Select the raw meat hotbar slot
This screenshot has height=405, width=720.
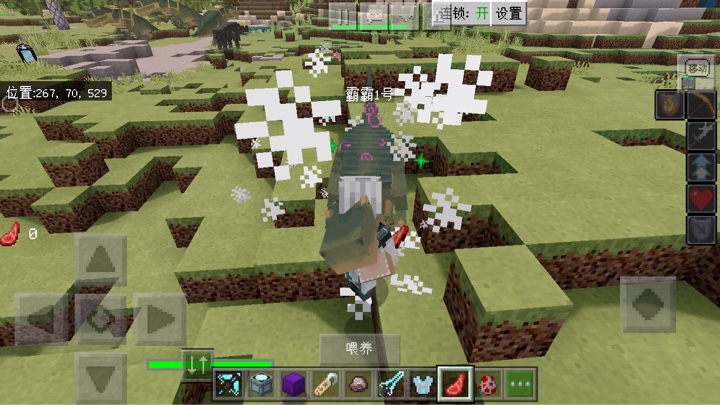pos(456,383)
